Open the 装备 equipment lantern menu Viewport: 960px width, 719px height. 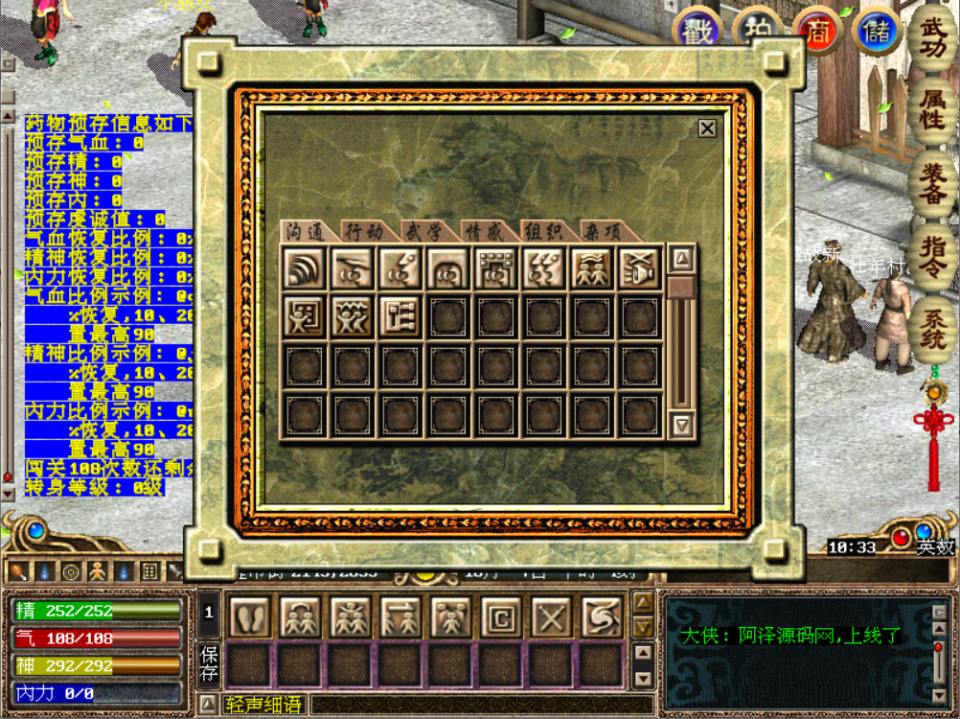[932, 182]
